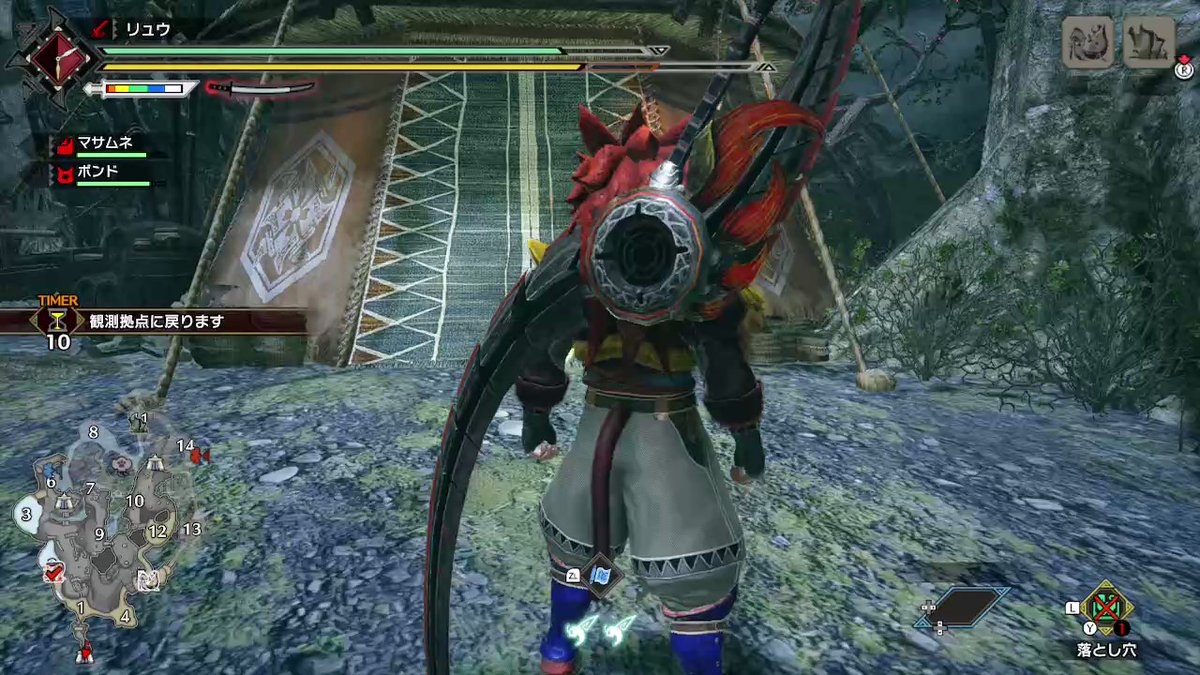Select the empty action bar slot

961,608
